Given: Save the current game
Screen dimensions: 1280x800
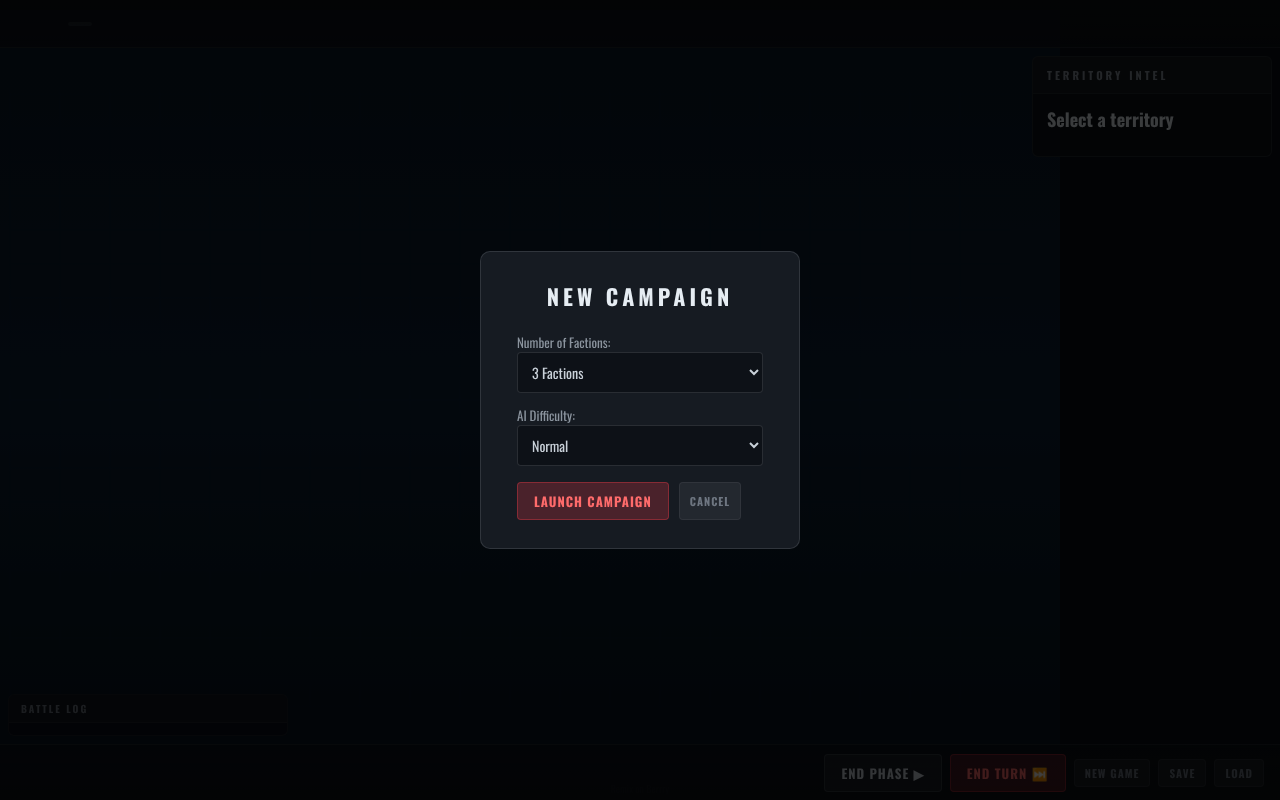Looking at the screenshot, I should pyautogui.click(x=1182, y=773).
